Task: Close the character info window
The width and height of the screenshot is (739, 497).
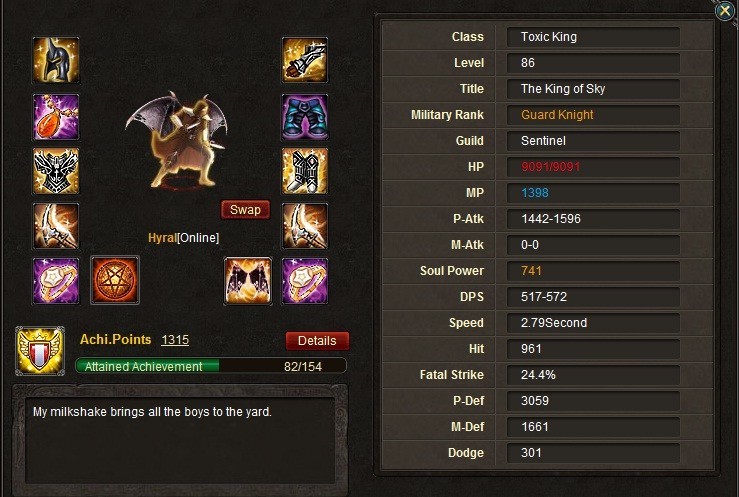Action: 724,11
